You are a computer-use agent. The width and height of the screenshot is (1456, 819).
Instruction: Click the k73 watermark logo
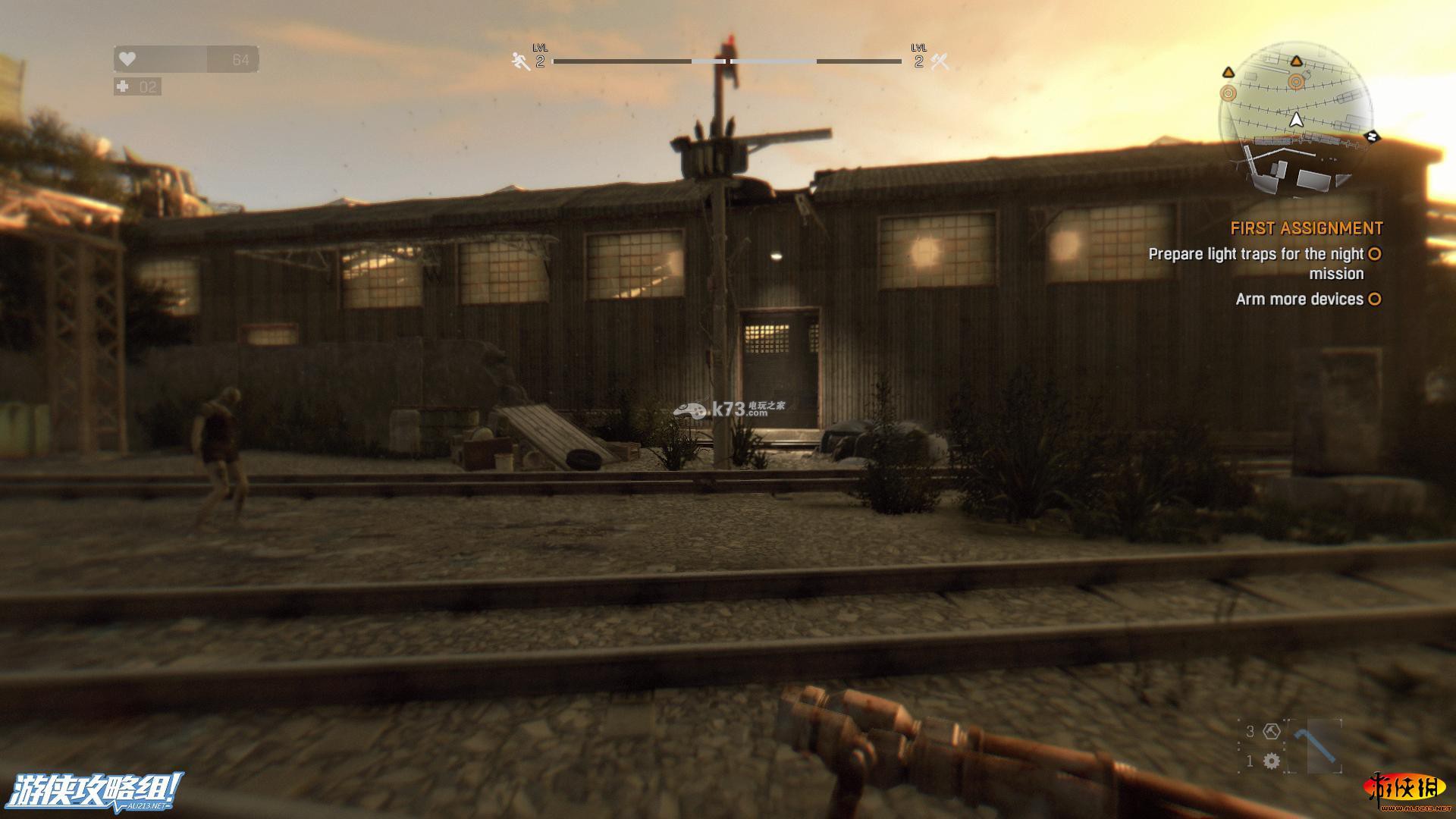[729, 409]
